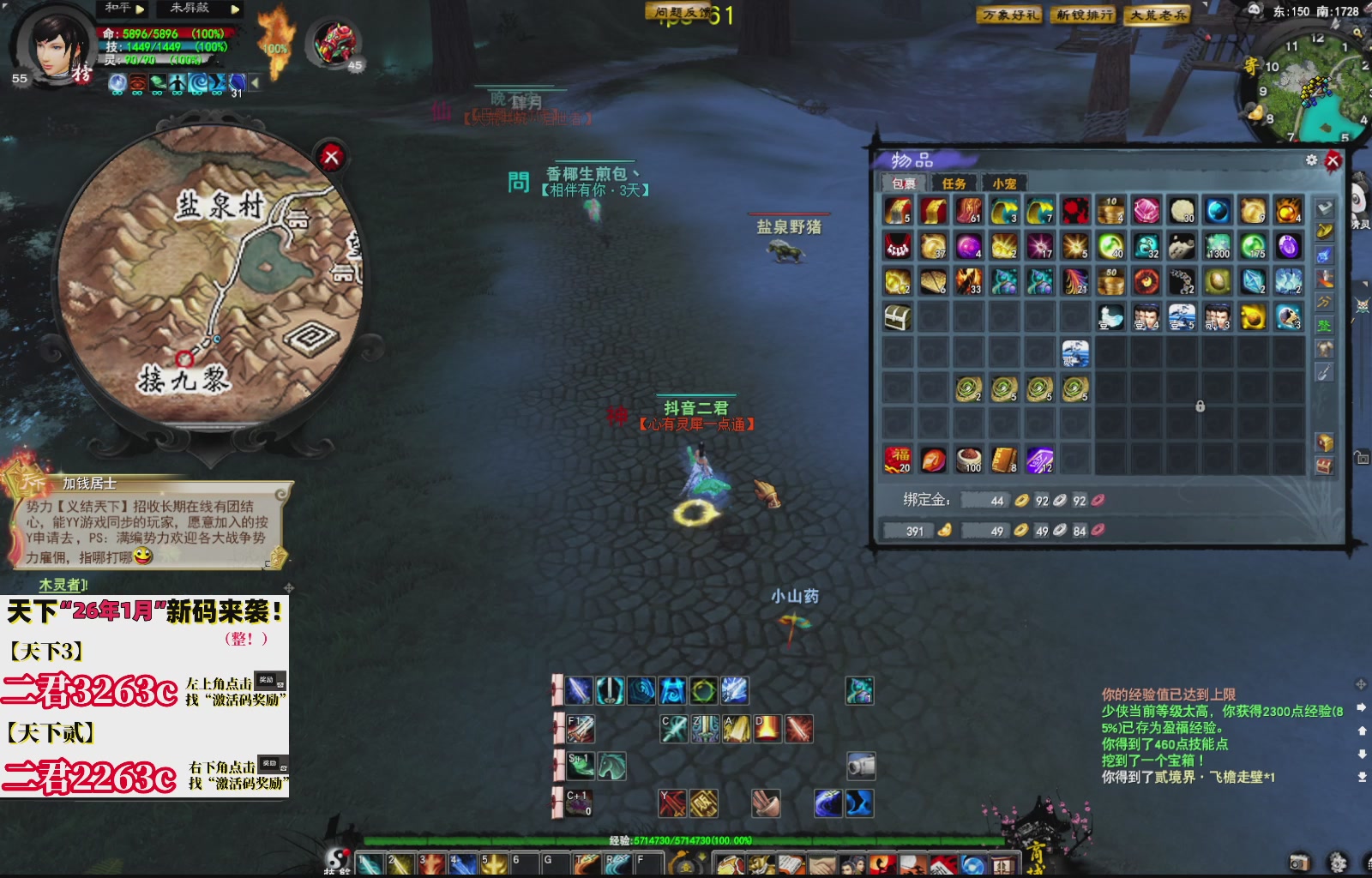Select the 整 sort icon in inventory sidebar
The height and width of the screenshot is (878, 1372).
coord(1323,326)
